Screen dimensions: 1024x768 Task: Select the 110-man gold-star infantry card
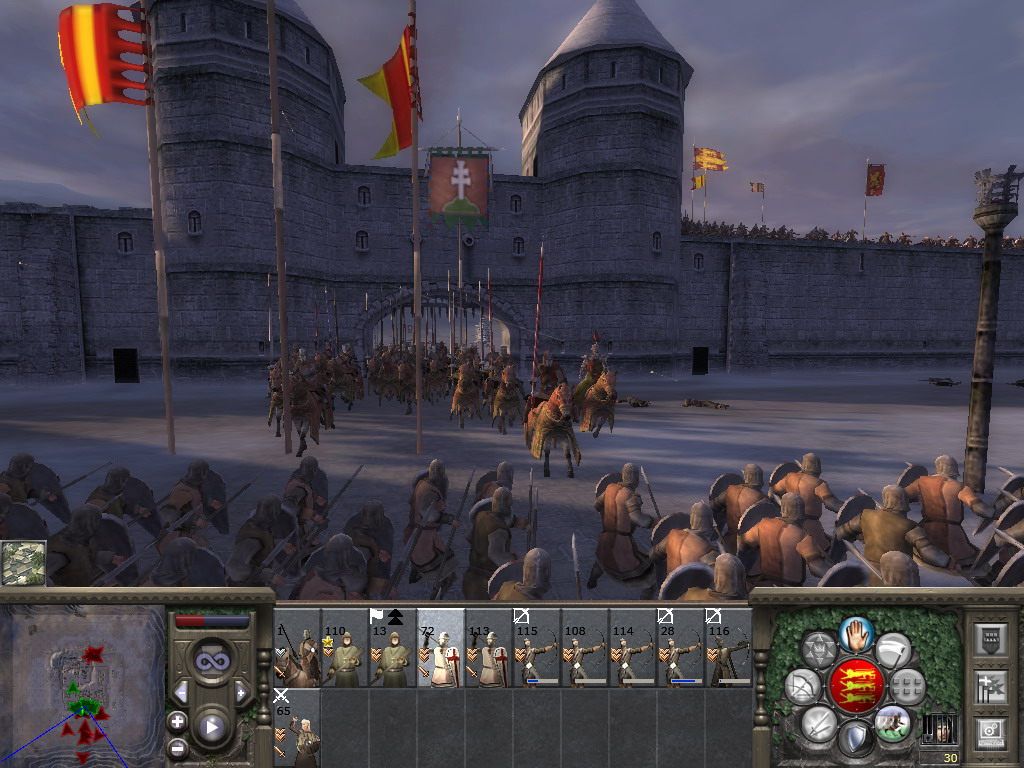point(345,649)
